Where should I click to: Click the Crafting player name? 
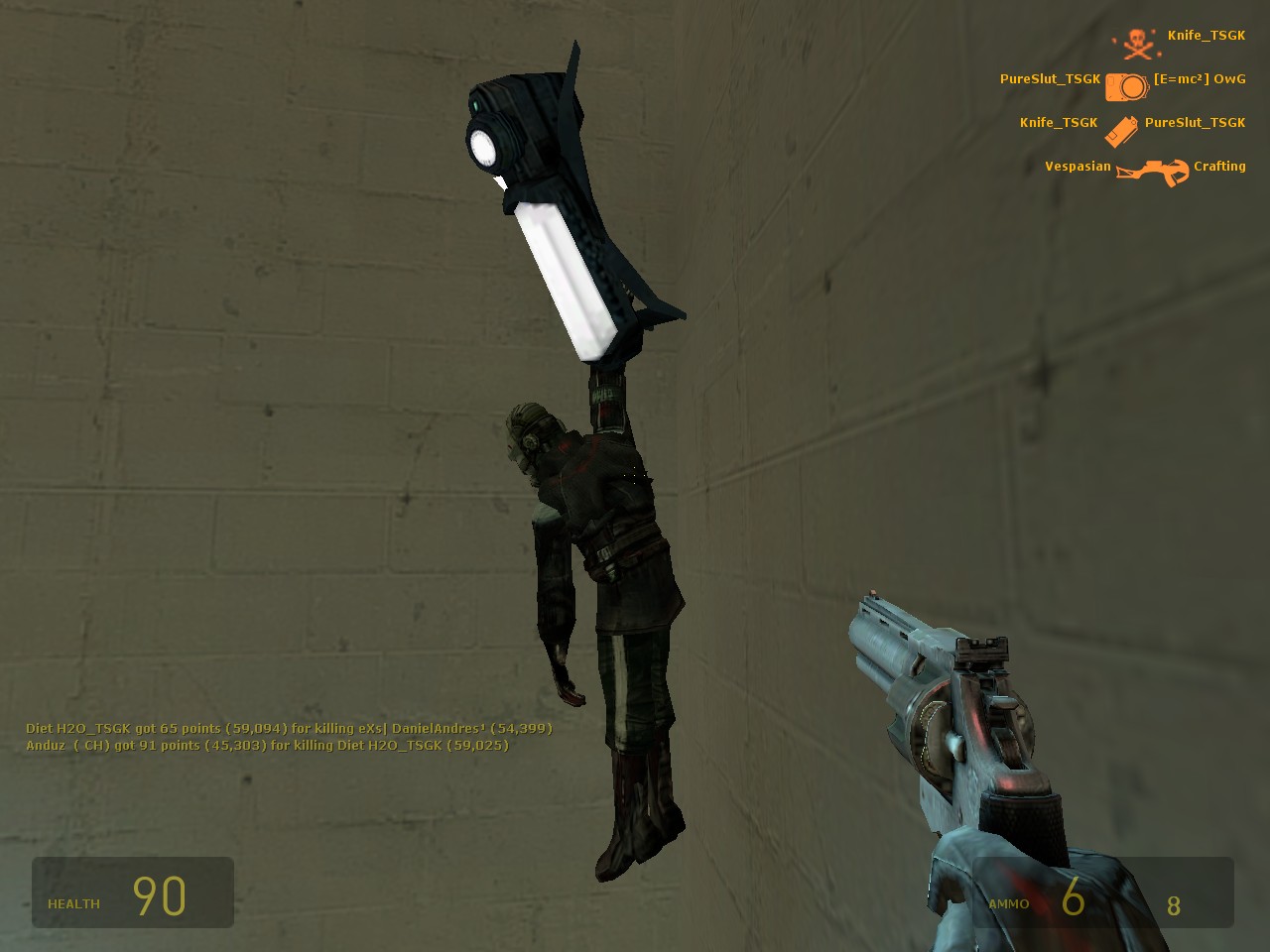(x=1218, y=166)
